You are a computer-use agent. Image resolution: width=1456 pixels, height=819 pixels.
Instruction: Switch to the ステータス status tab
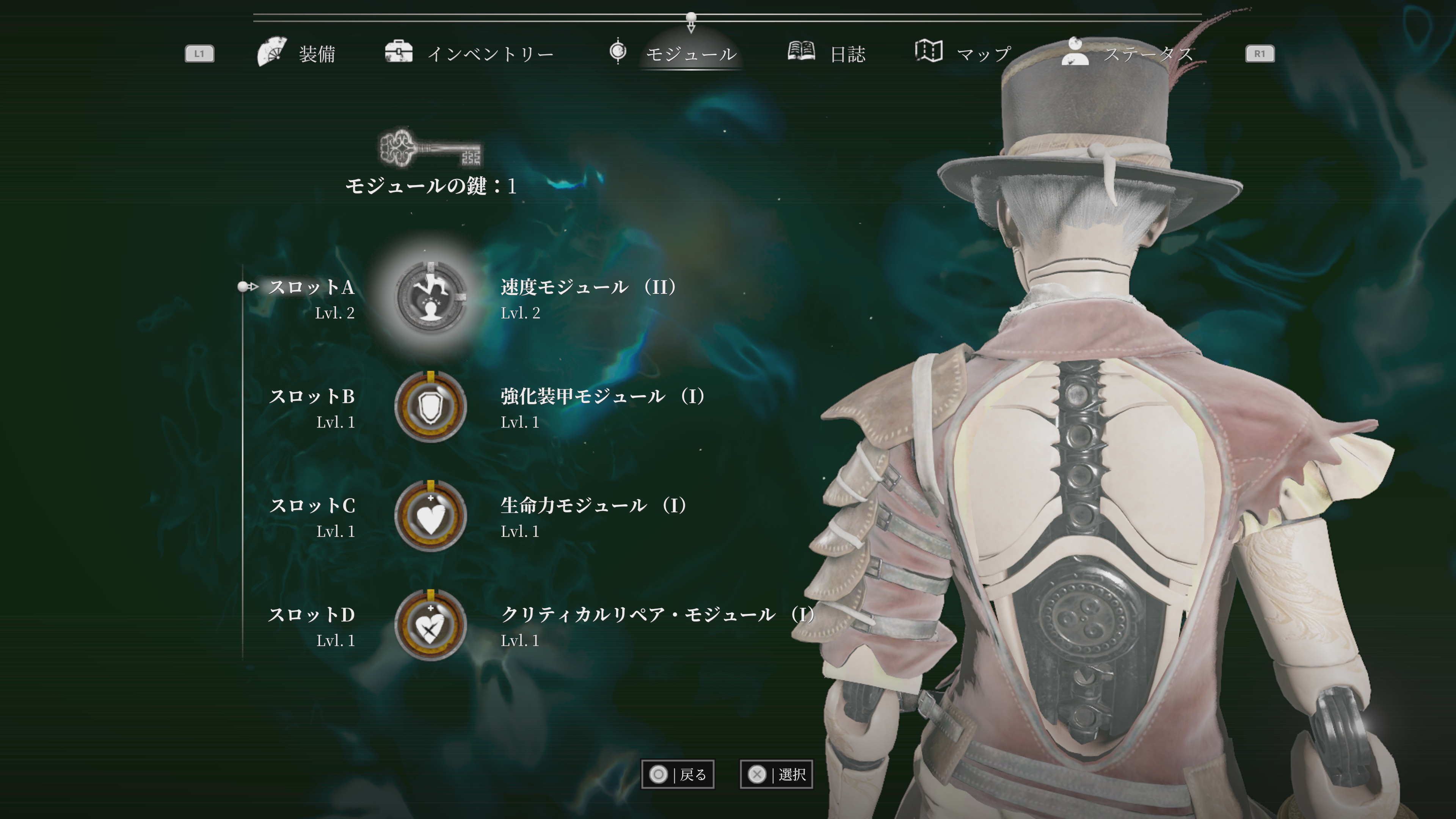tap(1128, 54)
